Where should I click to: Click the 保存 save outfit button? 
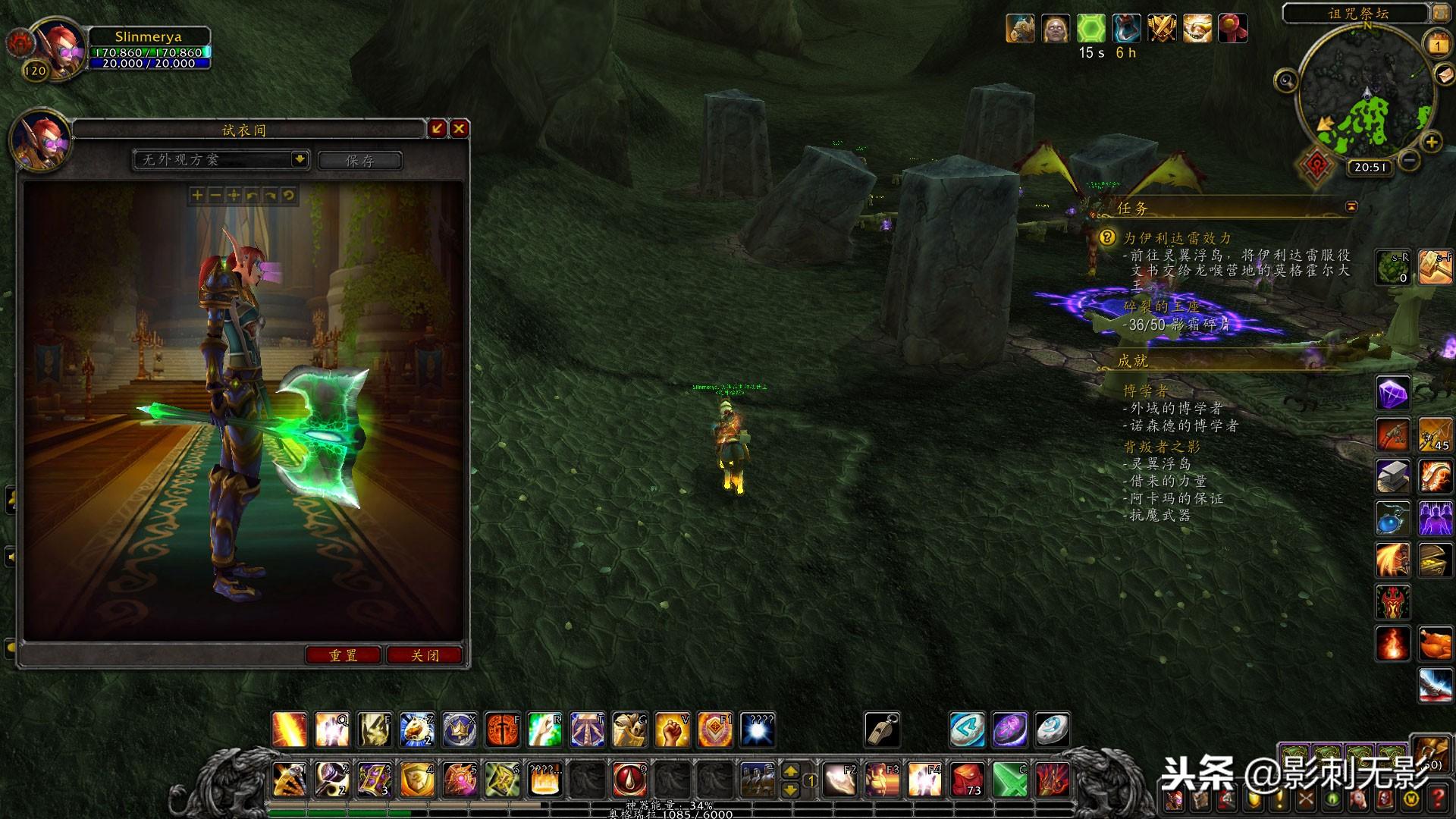(359, 160)
